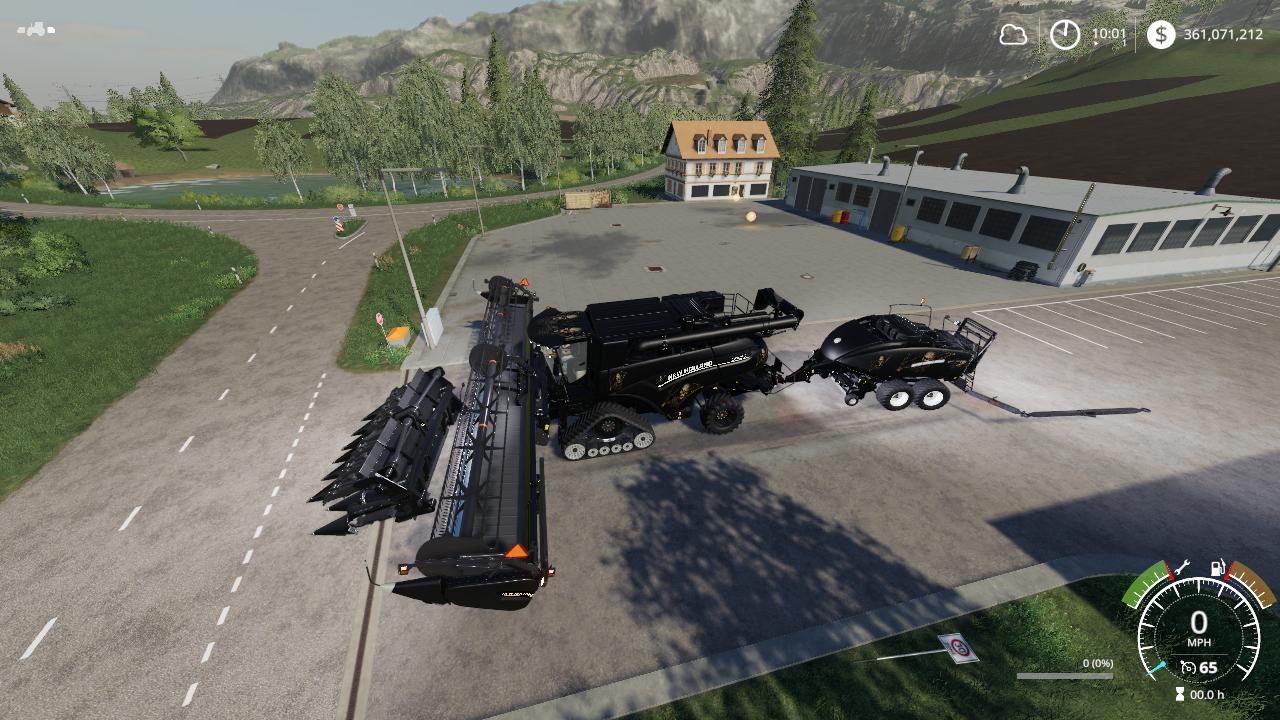Click the dollar money icon

(x=1160, y=35)
